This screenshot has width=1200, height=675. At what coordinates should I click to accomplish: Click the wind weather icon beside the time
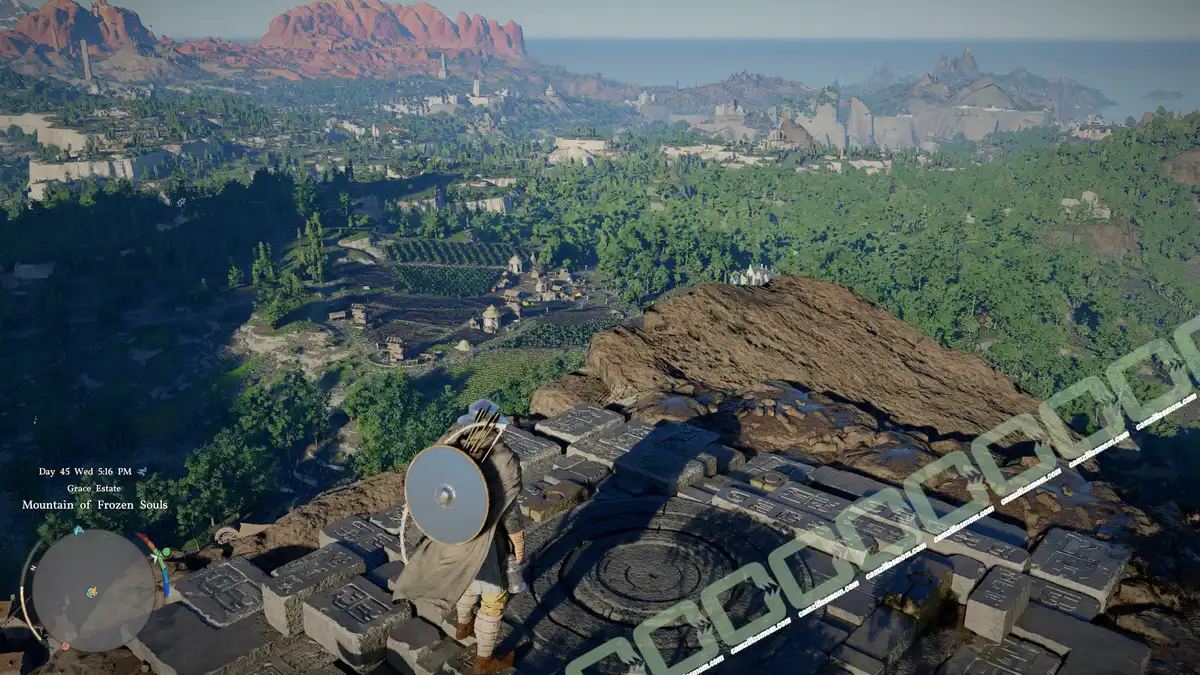(142, 471)
